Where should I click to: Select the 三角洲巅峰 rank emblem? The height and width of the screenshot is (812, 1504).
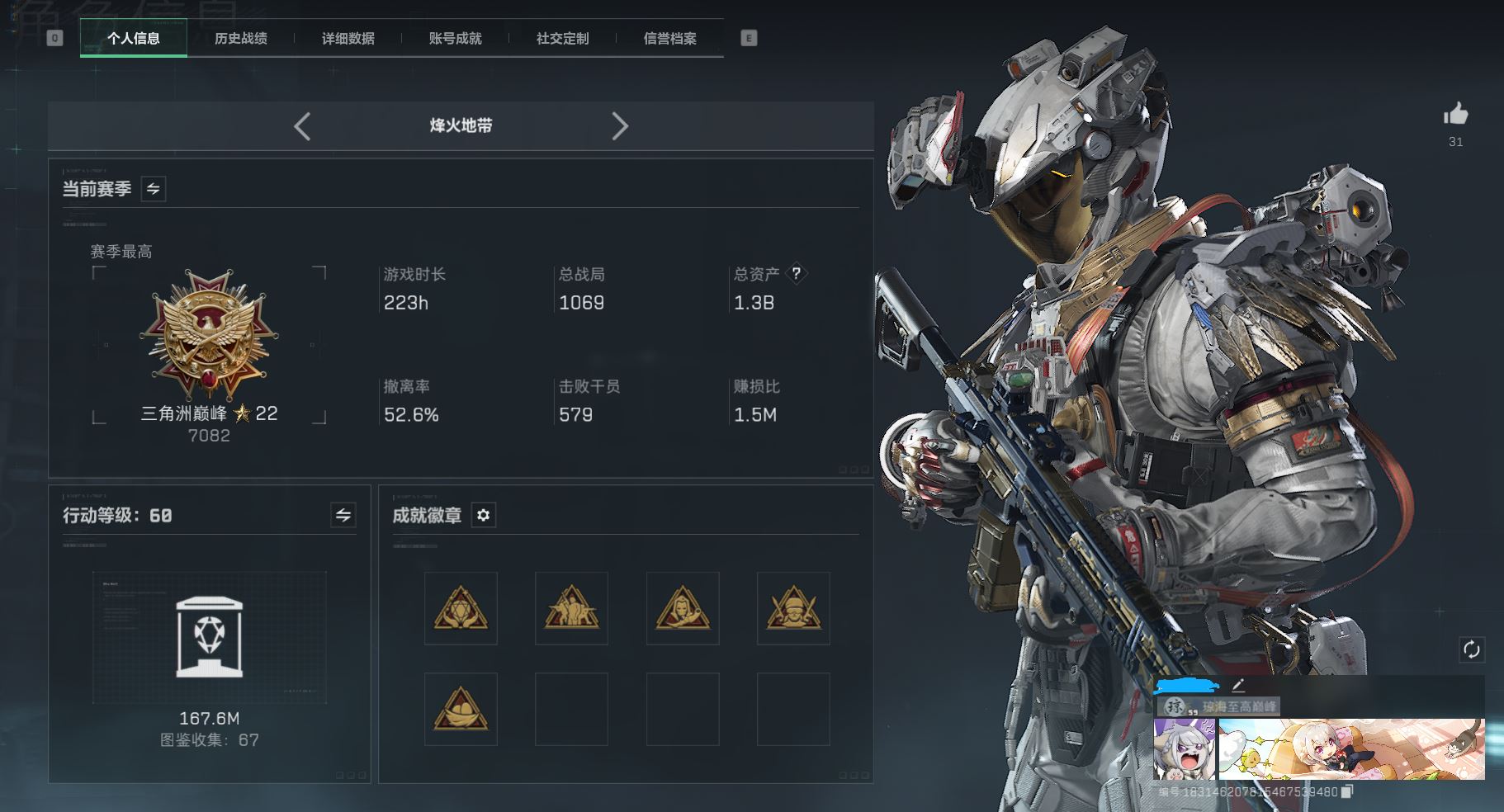[x=209, y=336]
